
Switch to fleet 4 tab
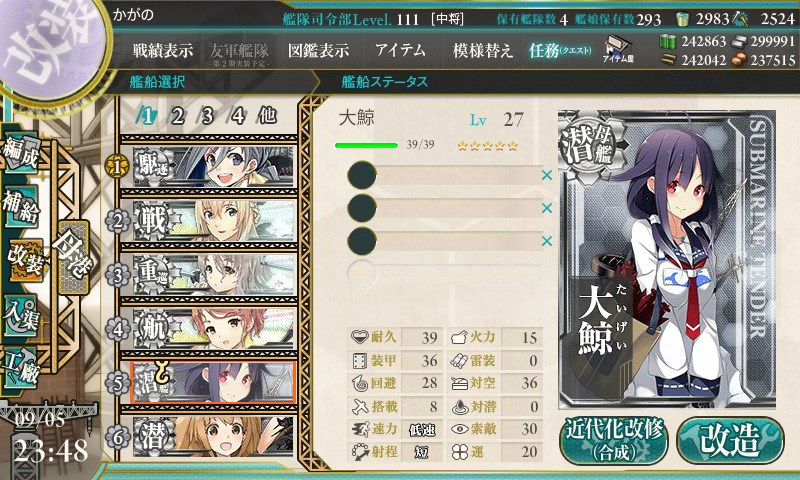click(238, 115)
